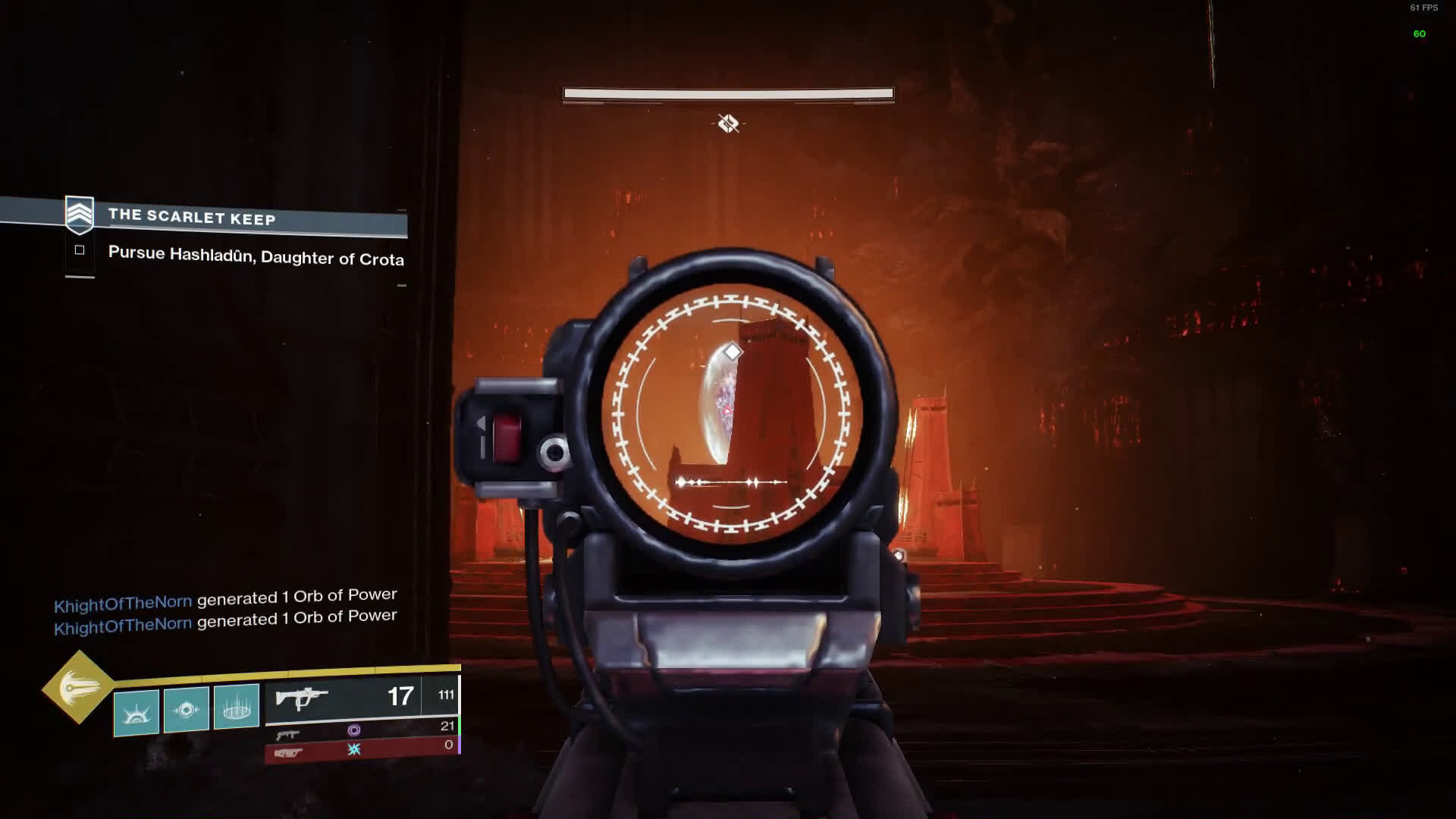Activate the golden diamond Super ability icon
1456x819 pixels.
coord(79,687)
